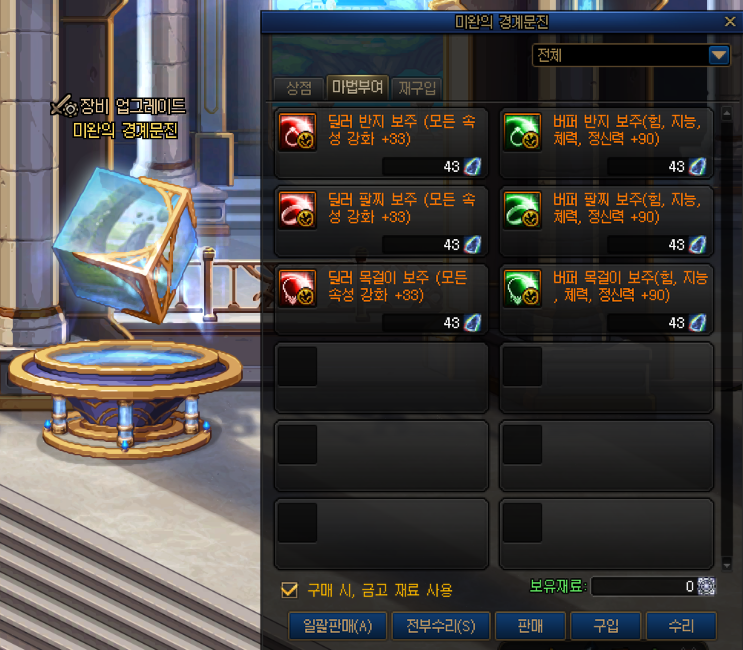Open the 전체 filter dropdown

[719, 56]
